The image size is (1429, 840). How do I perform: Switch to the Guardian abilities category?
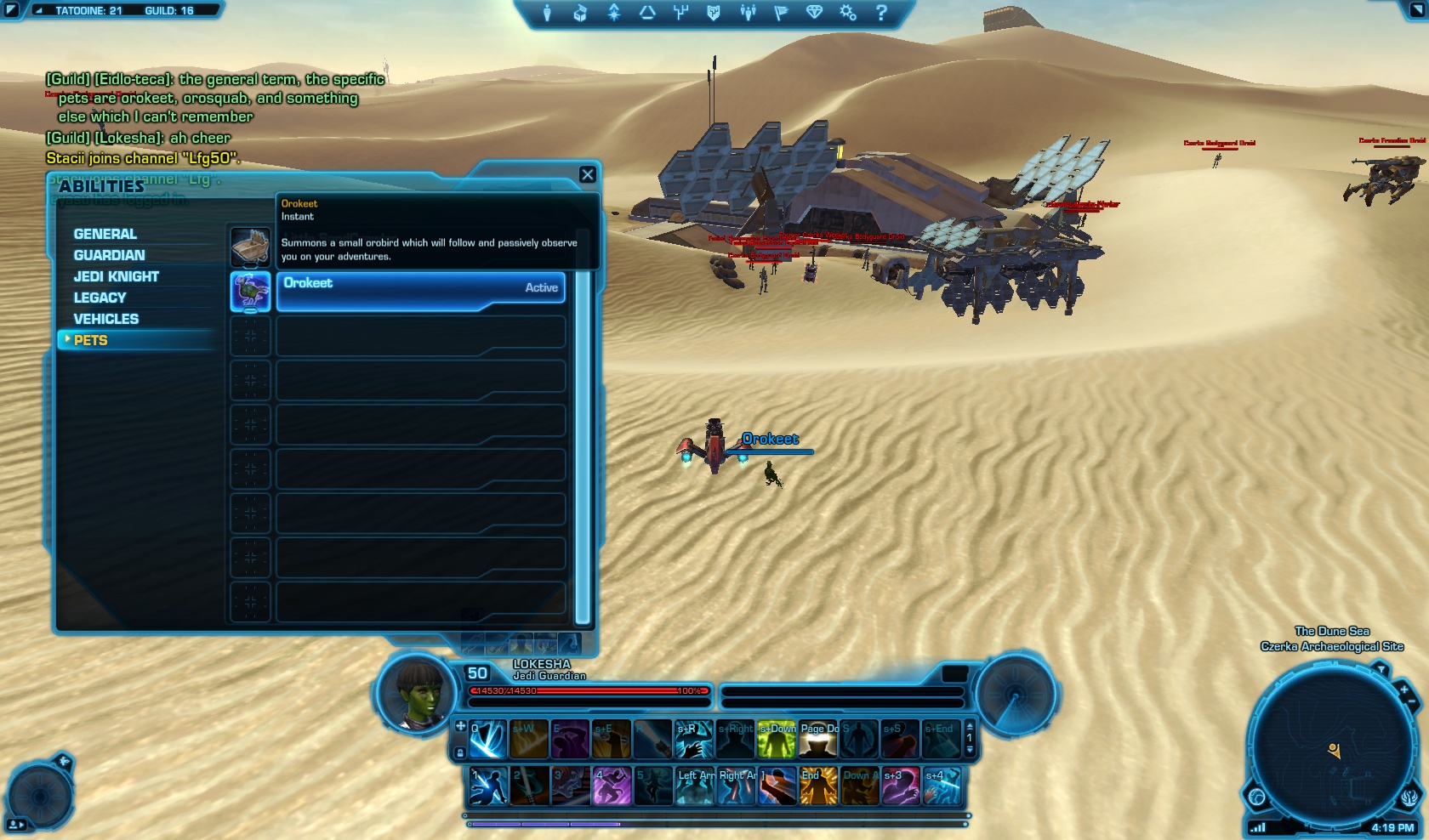click(109, 255)
